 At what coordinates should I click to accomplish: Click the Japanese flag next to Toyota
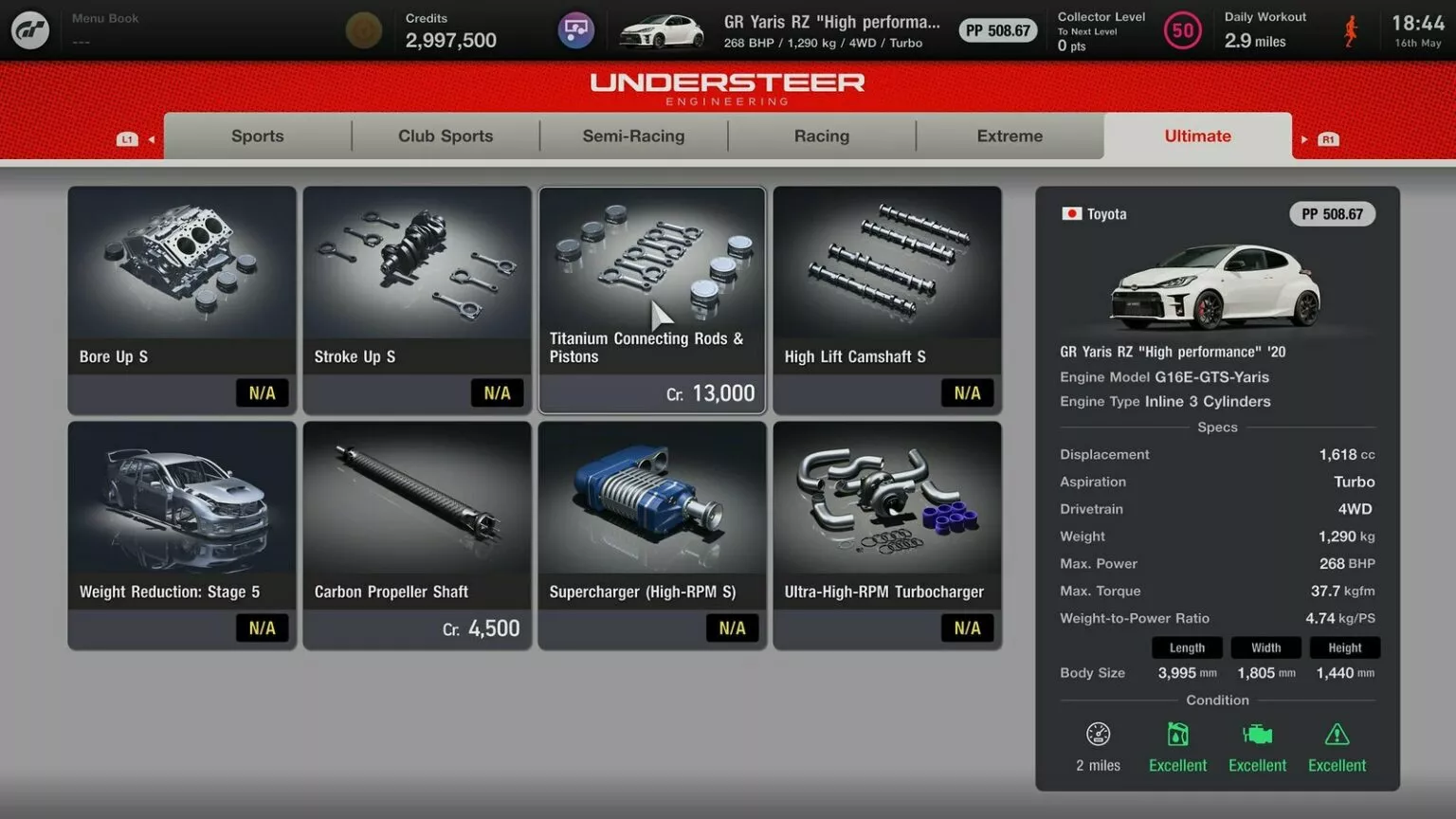coord(1071,213)
